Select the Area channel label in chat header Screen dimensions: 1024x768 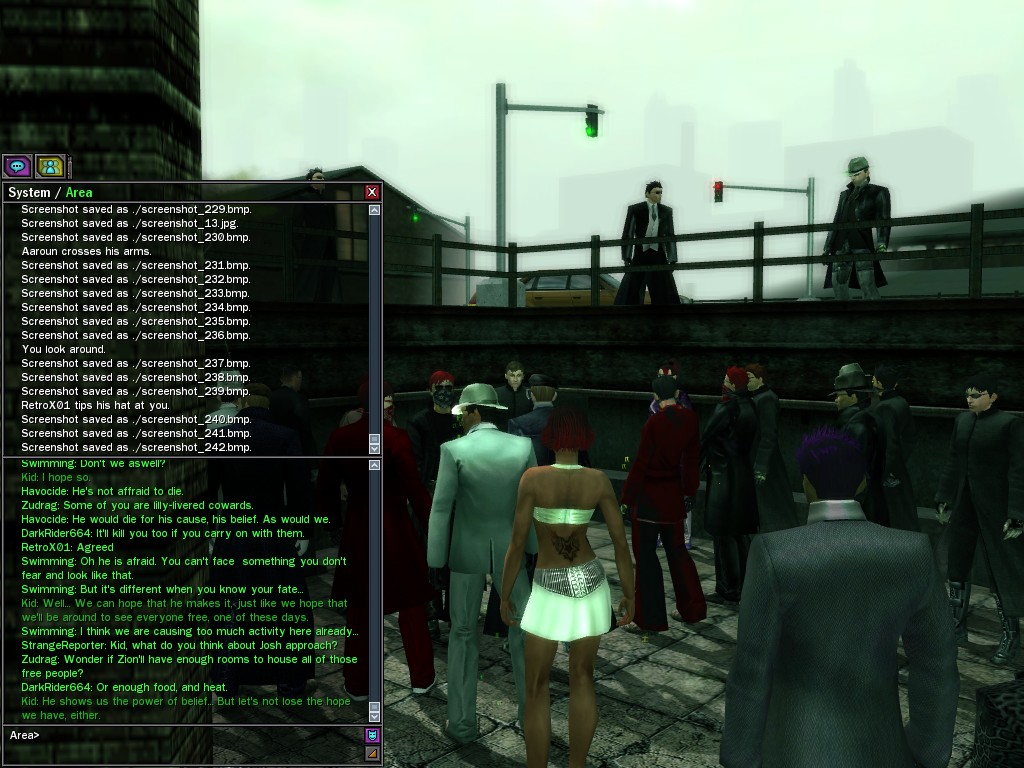79,192
